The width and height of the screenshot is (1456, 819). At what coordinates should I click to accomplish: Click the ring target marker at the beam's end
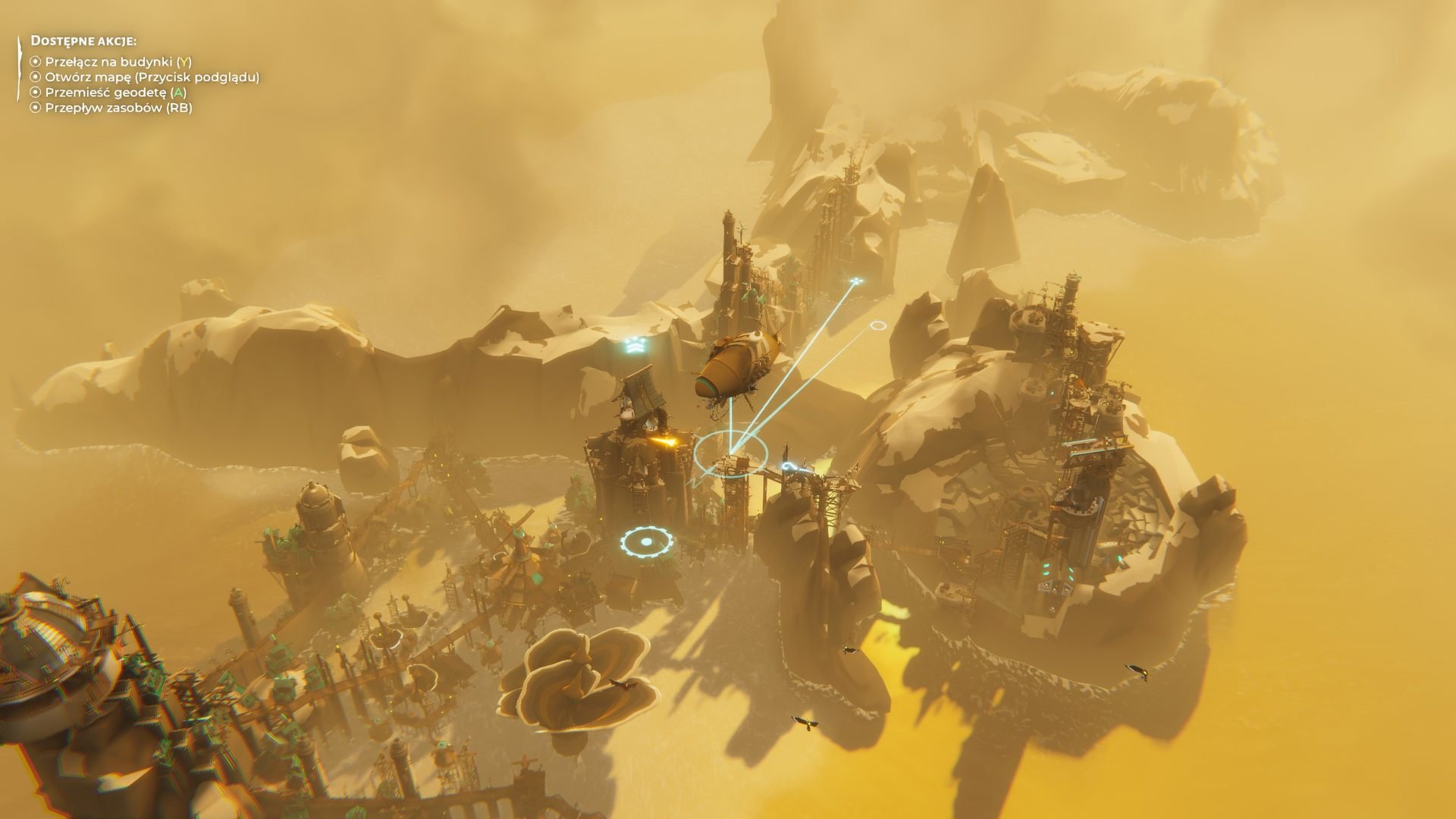pyautogui.click(x=878, y=325)
